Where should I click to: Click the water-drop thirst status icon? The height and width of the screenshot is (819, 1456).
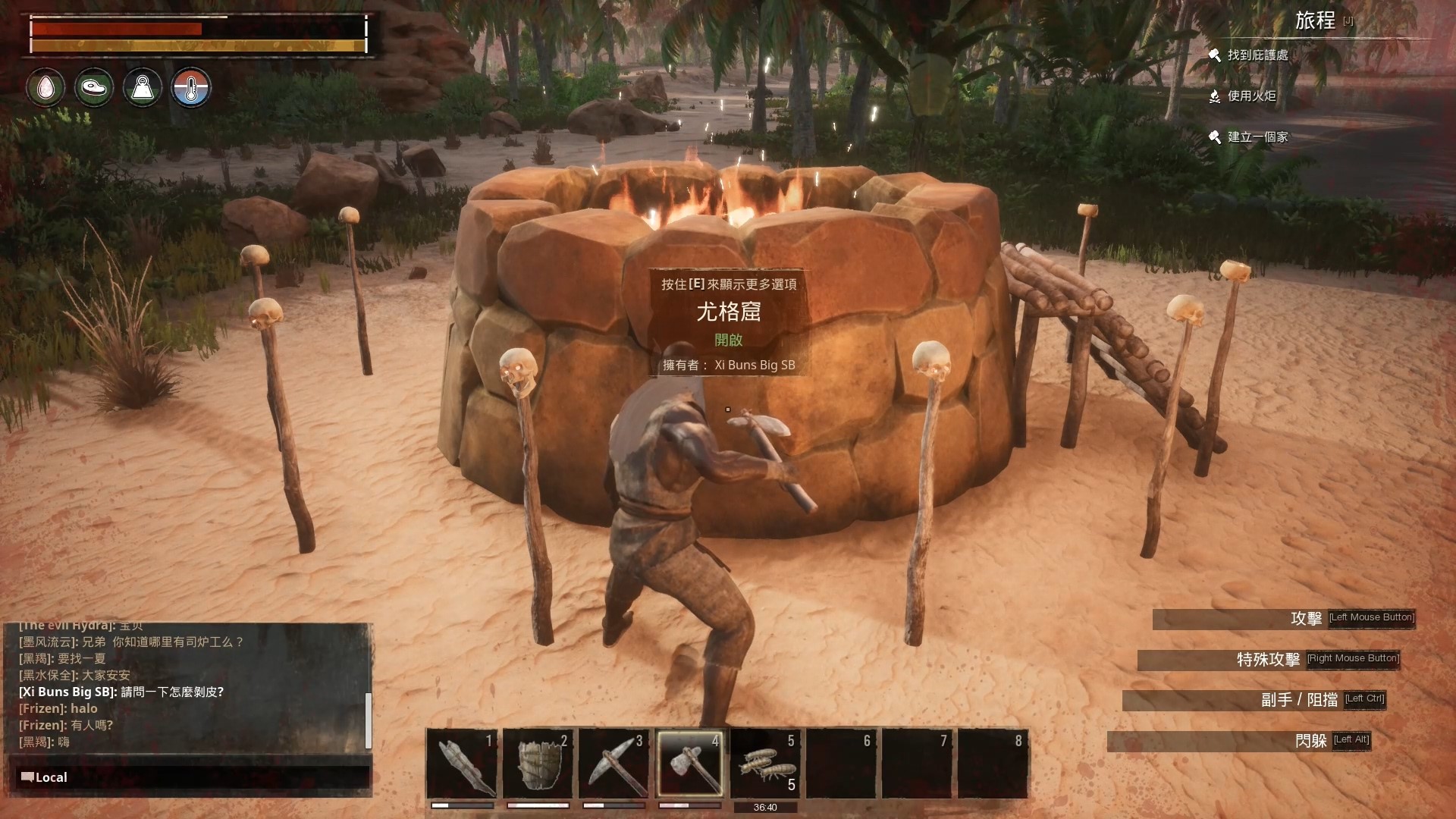(45, 88)
